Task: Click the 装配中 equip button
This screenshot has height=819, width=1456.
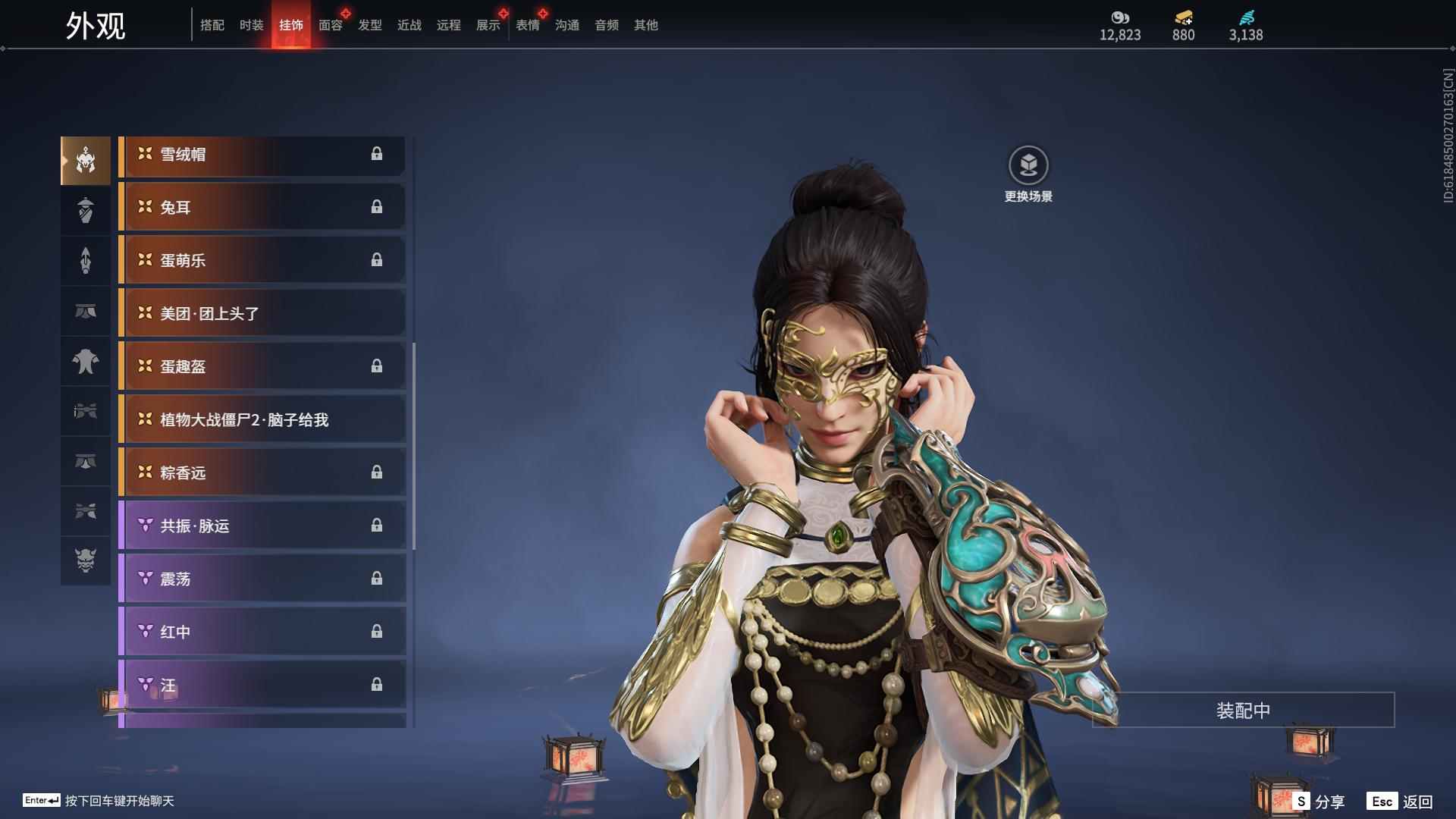Action: click(x=1243, y=711)
